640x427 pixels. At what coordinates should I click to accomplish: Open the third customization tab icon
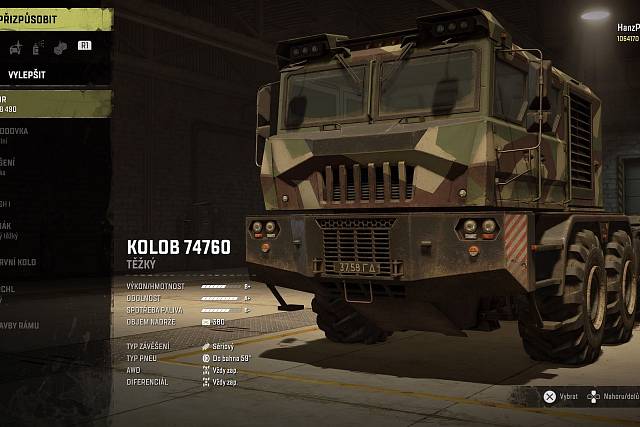click(59, 46)
